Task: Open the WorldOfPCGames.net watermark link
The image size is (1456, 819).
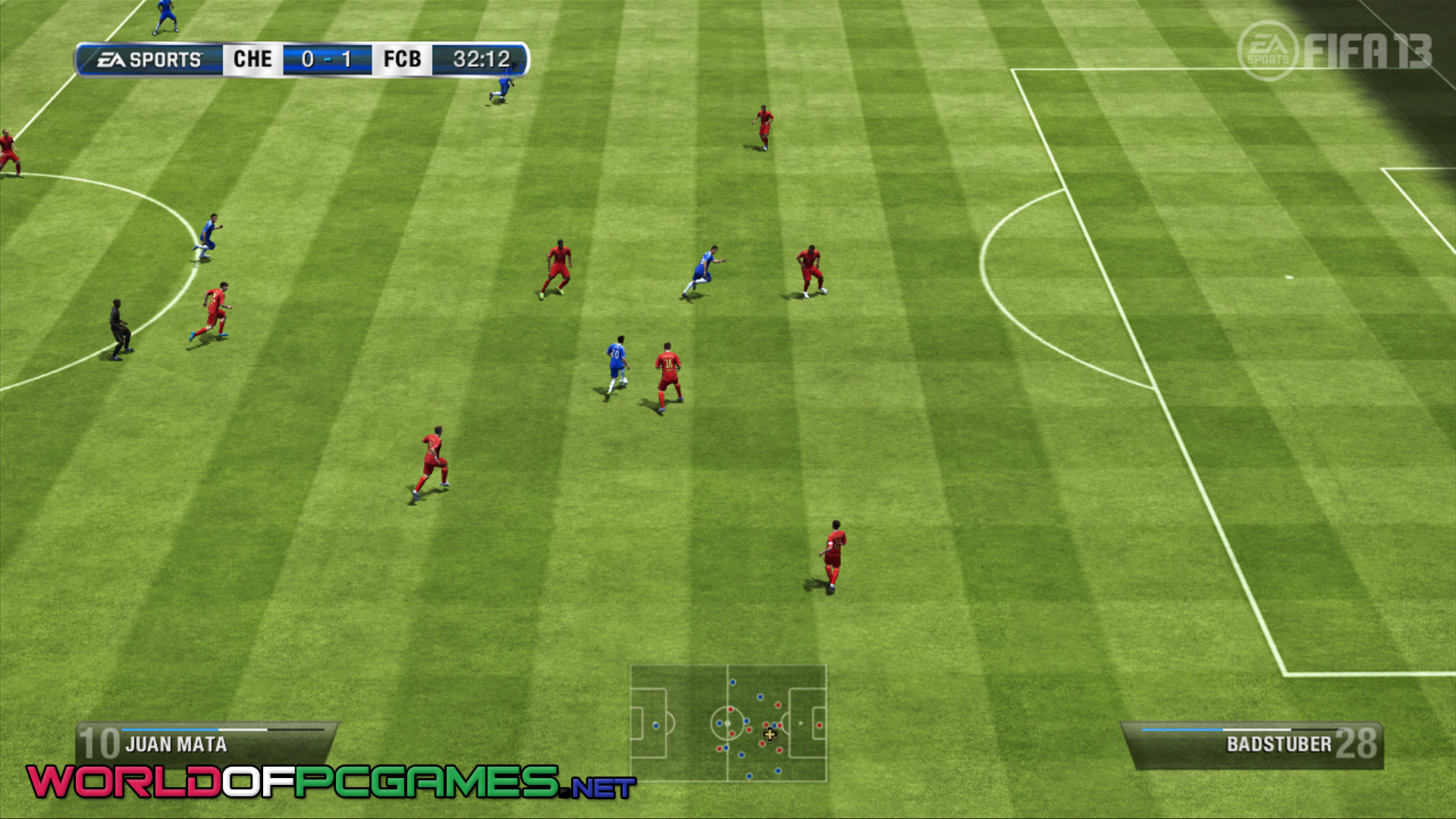Action: (x=331, y=782)
